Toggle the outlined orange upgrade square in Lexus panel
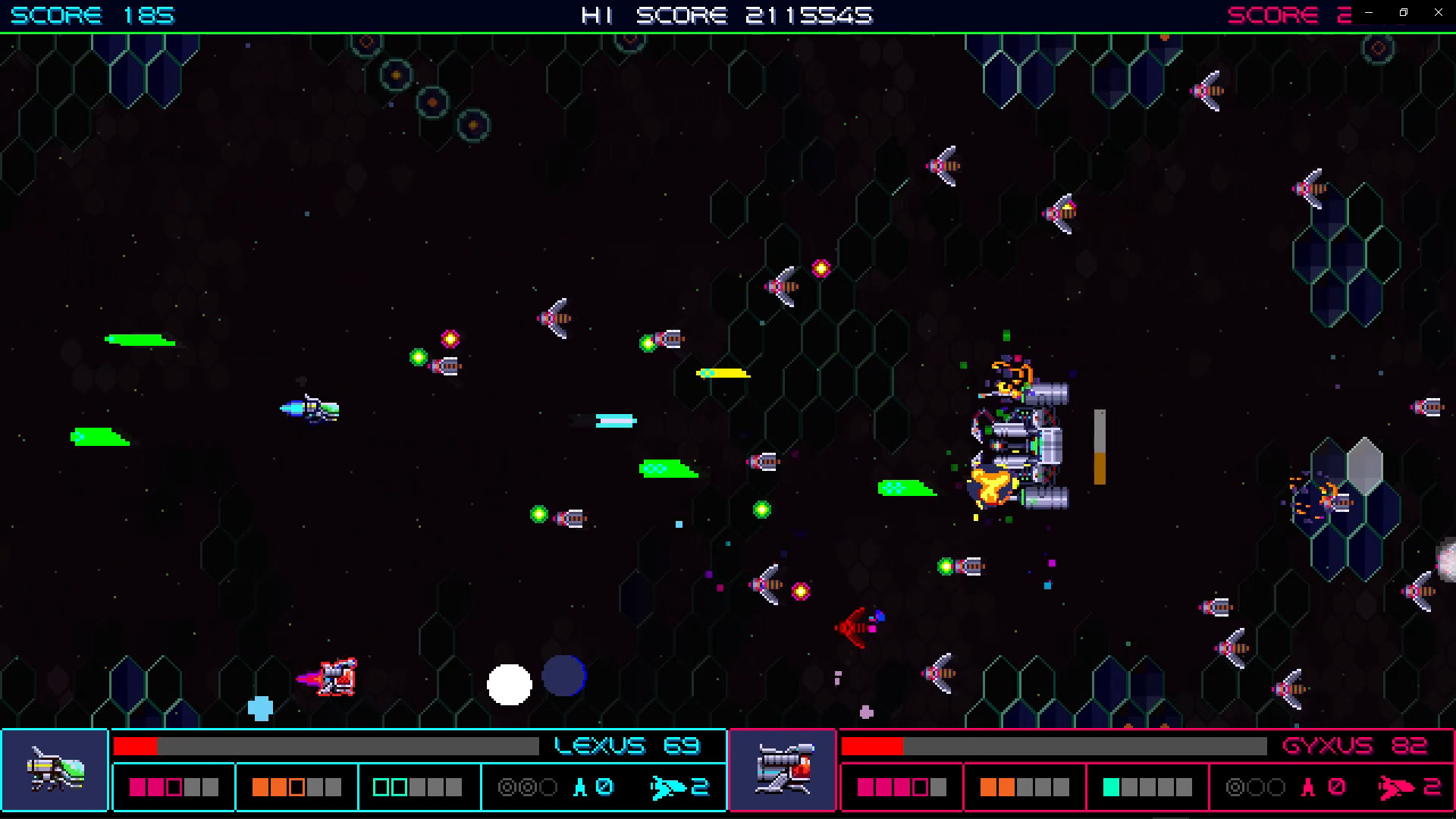 click(297, 786)
